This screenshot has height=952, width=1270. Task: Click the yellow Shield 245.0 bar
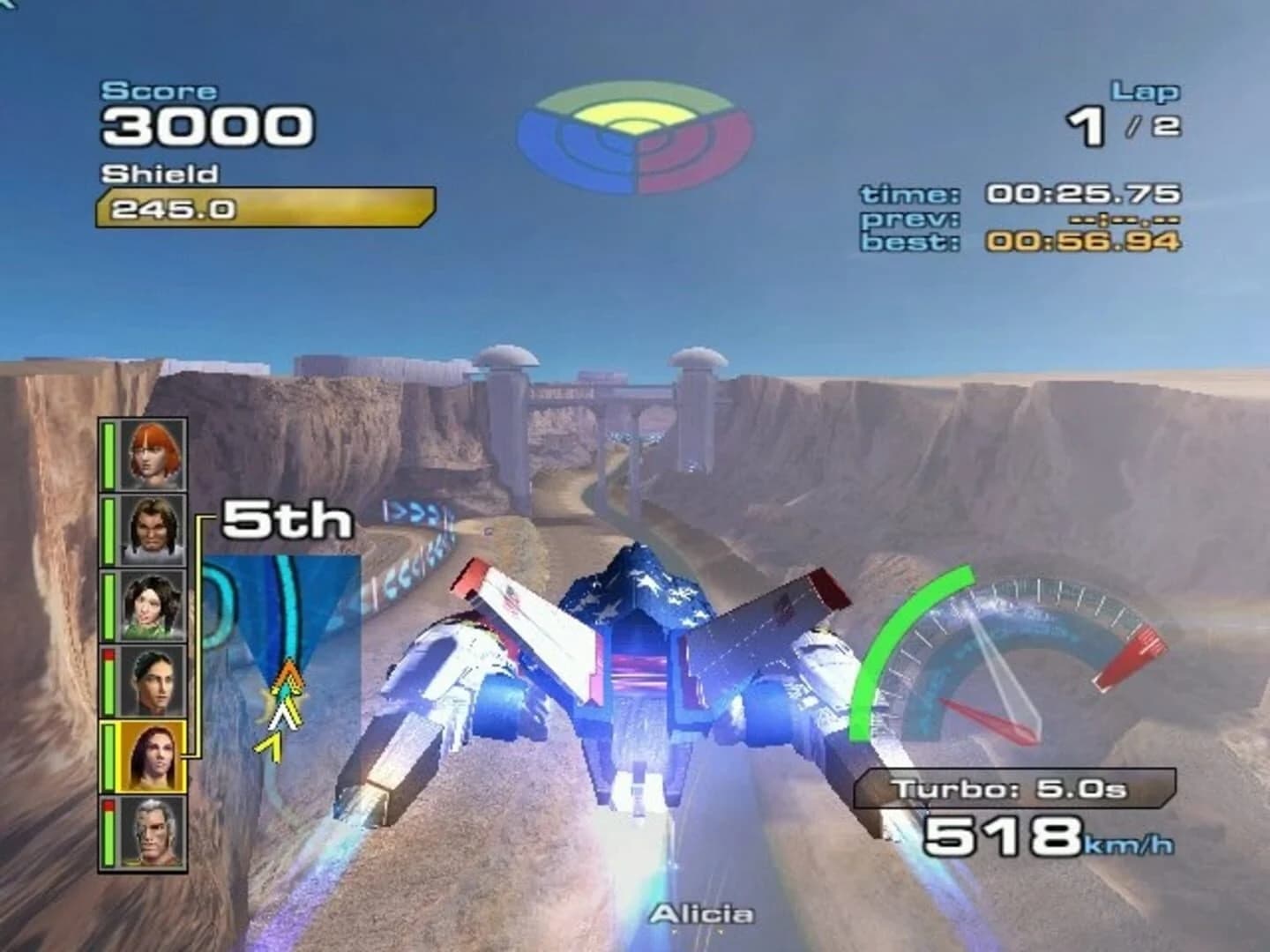[265, 207]
